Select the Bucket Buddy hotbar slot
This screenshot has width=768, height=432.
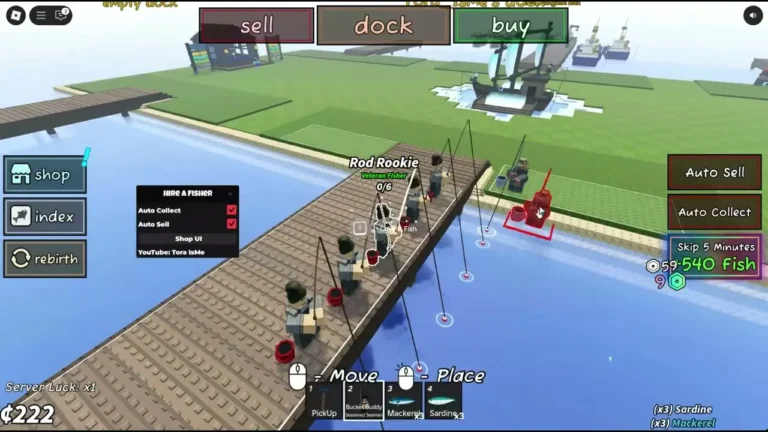click(x=364, y=401)
